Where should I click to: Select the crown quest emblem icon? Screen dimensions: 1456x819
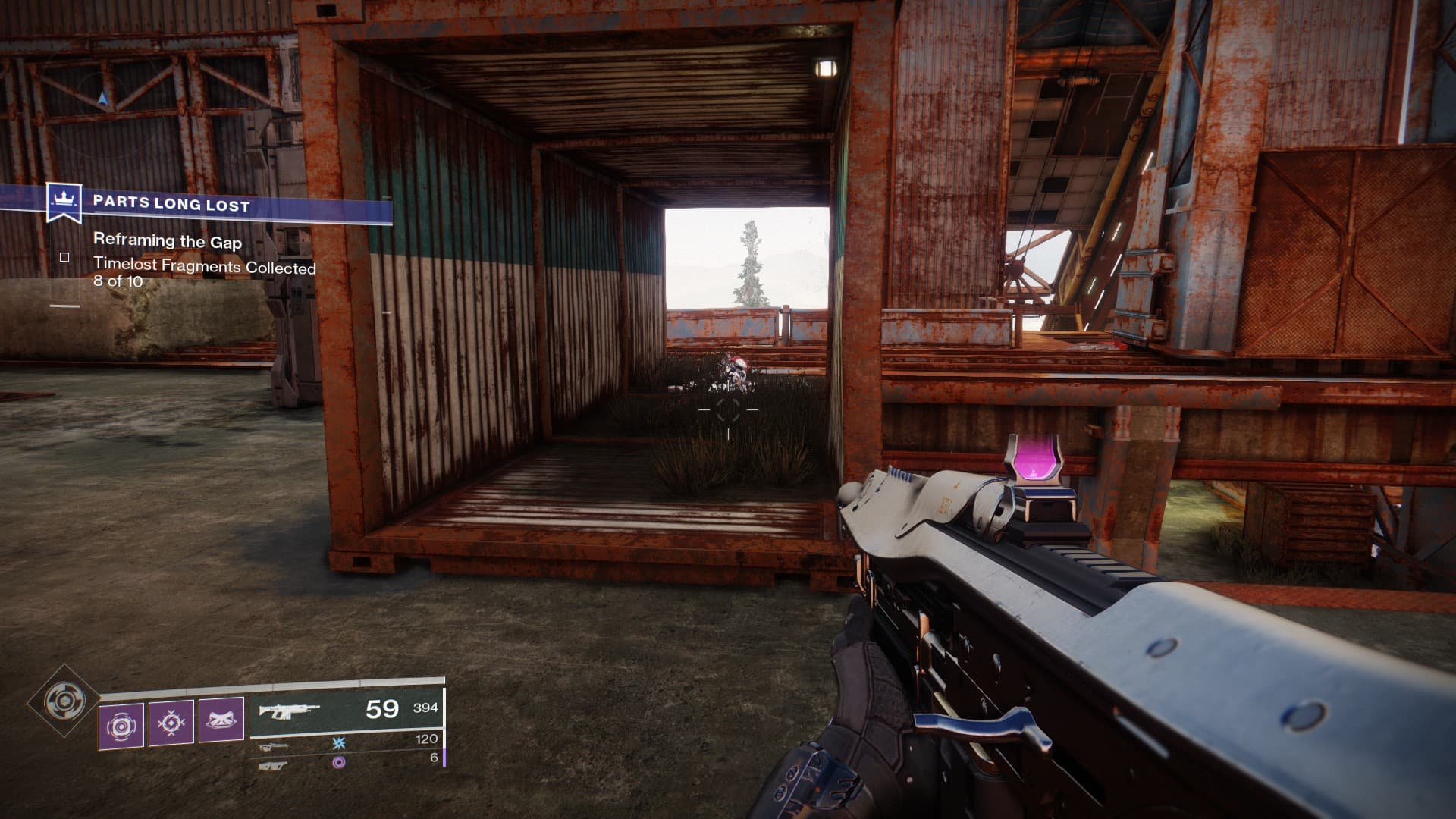[x=64, y=202]
